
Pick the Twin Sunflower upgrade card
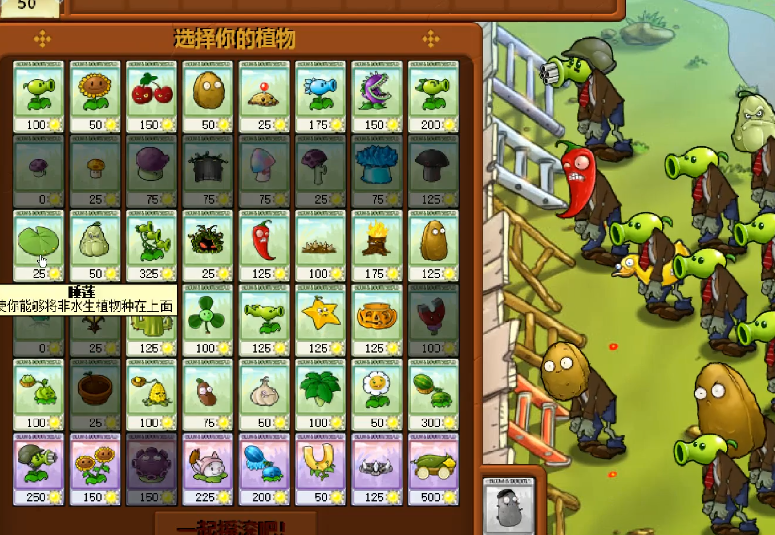click(95, 468)
